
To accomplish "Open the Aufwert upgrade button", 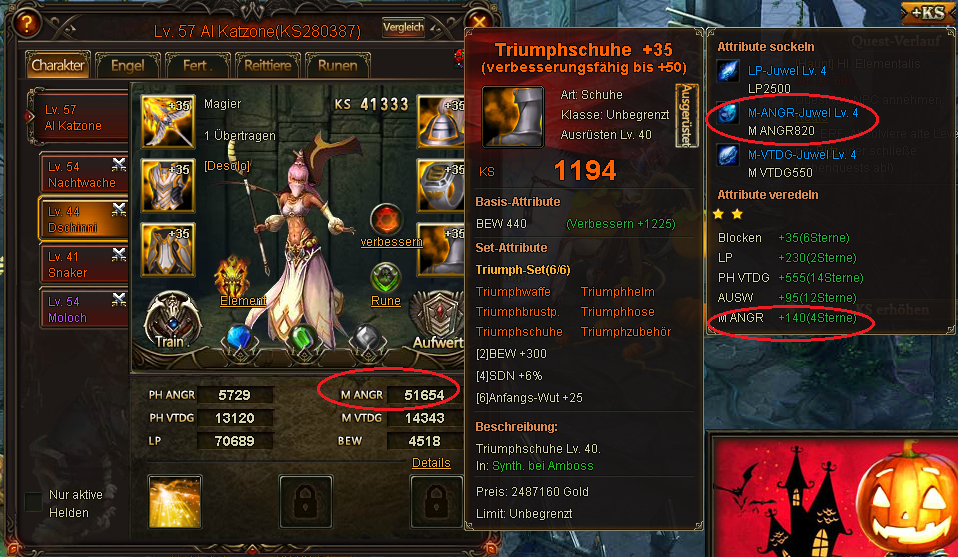I will (433, 322).
